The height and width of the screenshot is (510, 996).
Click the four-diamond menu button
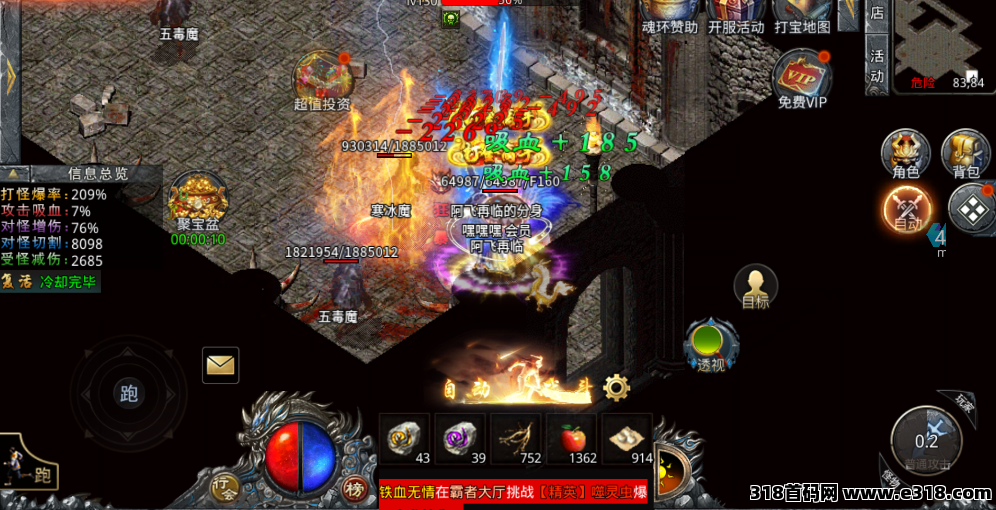(970, 208)
